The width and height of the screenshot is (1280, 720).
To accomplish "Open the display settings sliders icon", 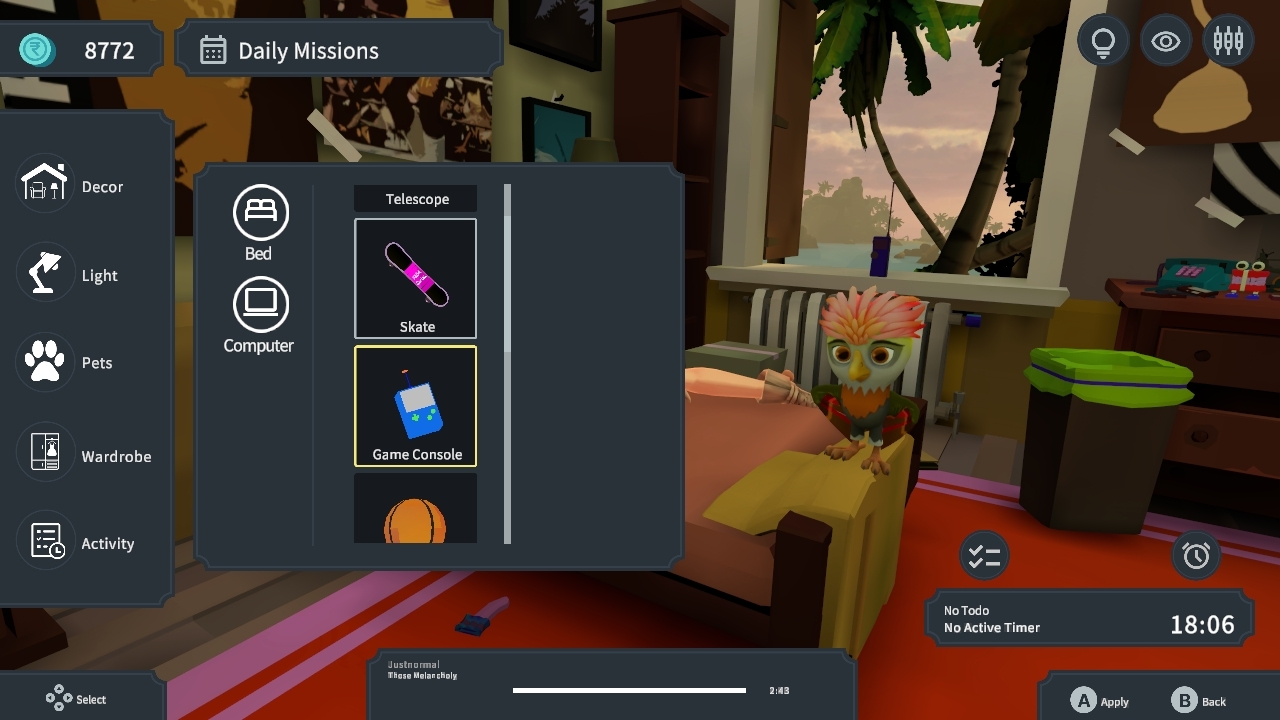I will point(1228,40).
